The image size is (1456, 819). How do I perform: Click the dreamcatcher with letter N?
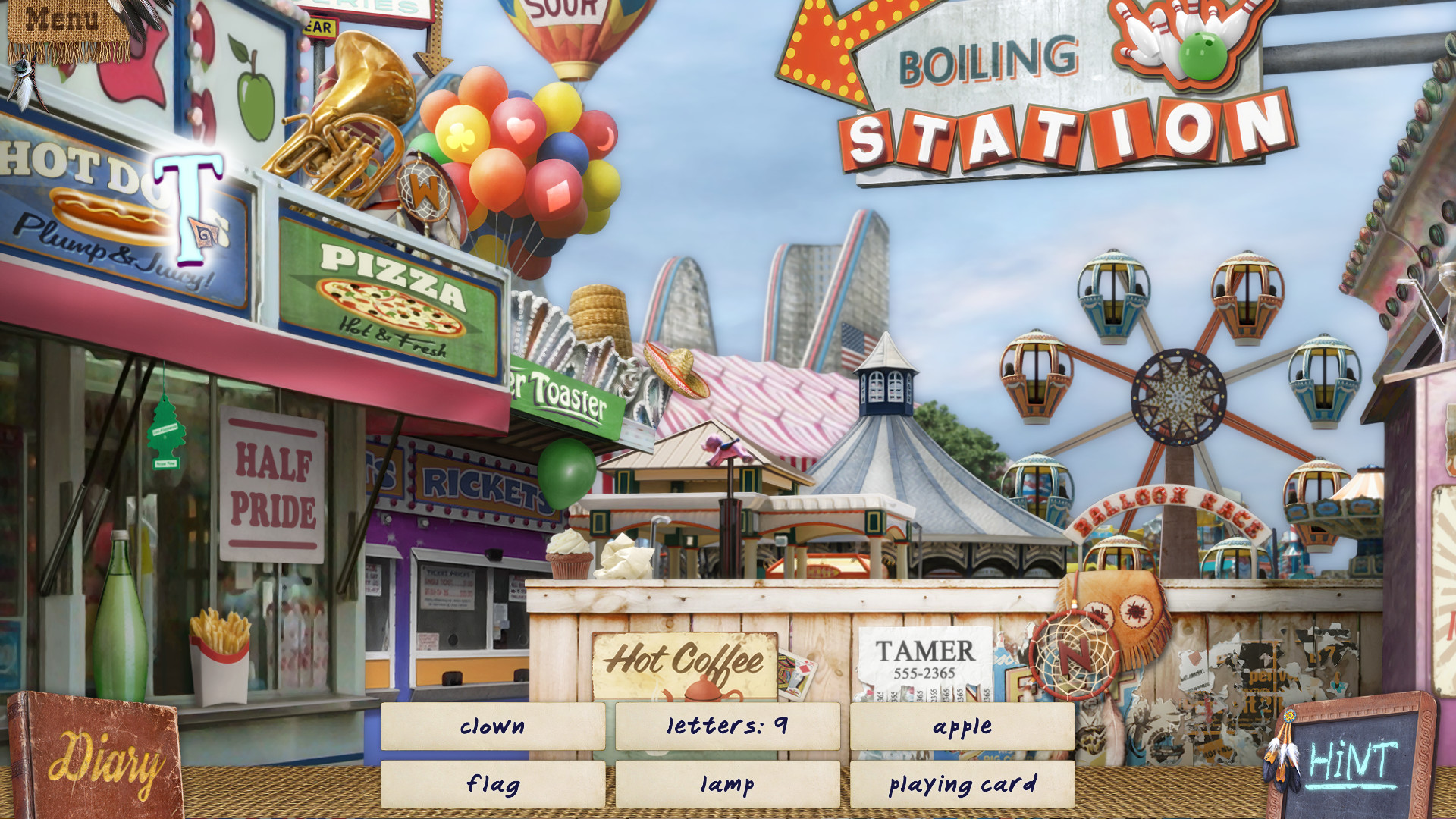point(1074,654)
